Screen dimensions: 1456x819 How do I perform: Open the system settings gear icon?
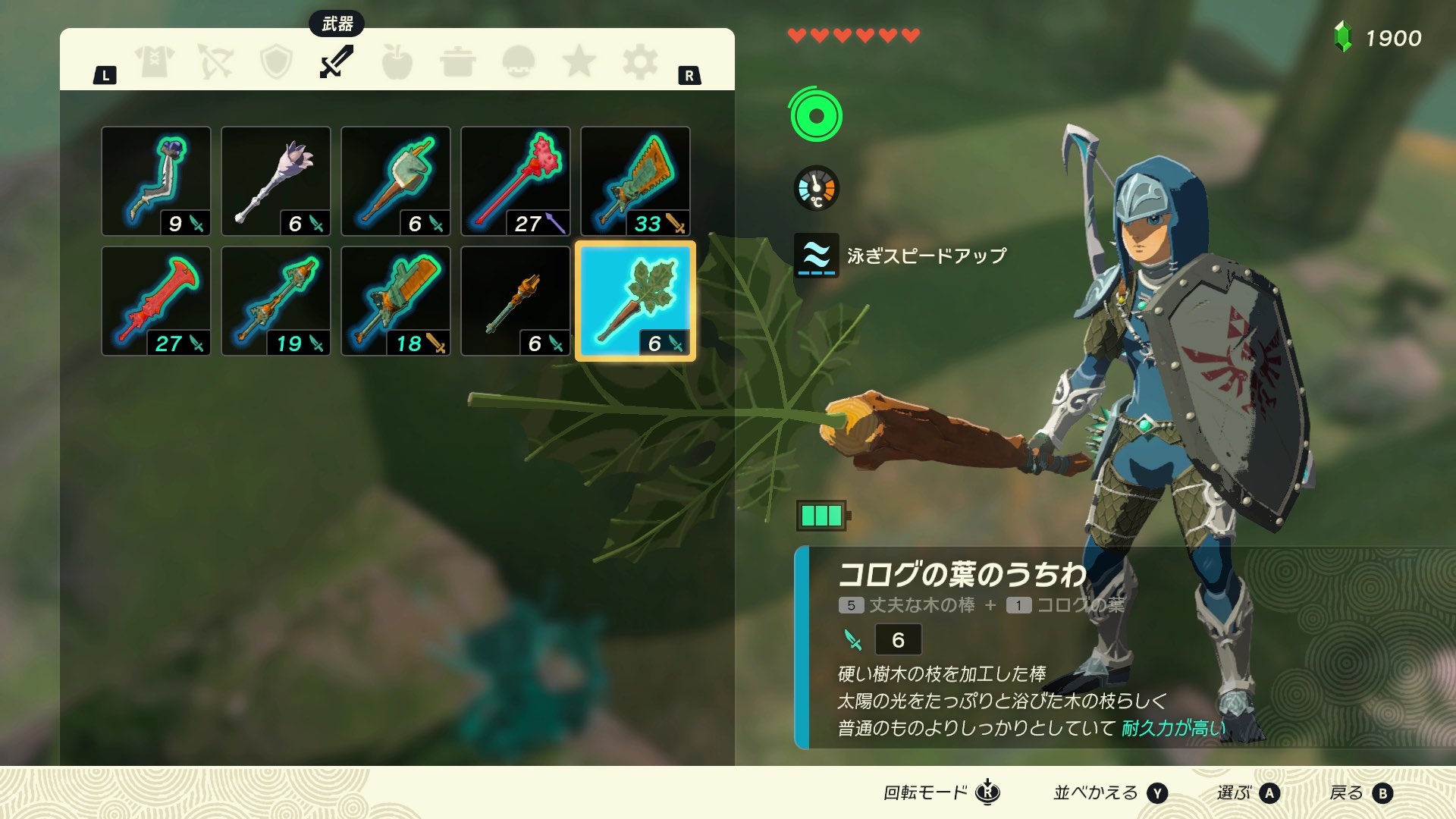641,61
